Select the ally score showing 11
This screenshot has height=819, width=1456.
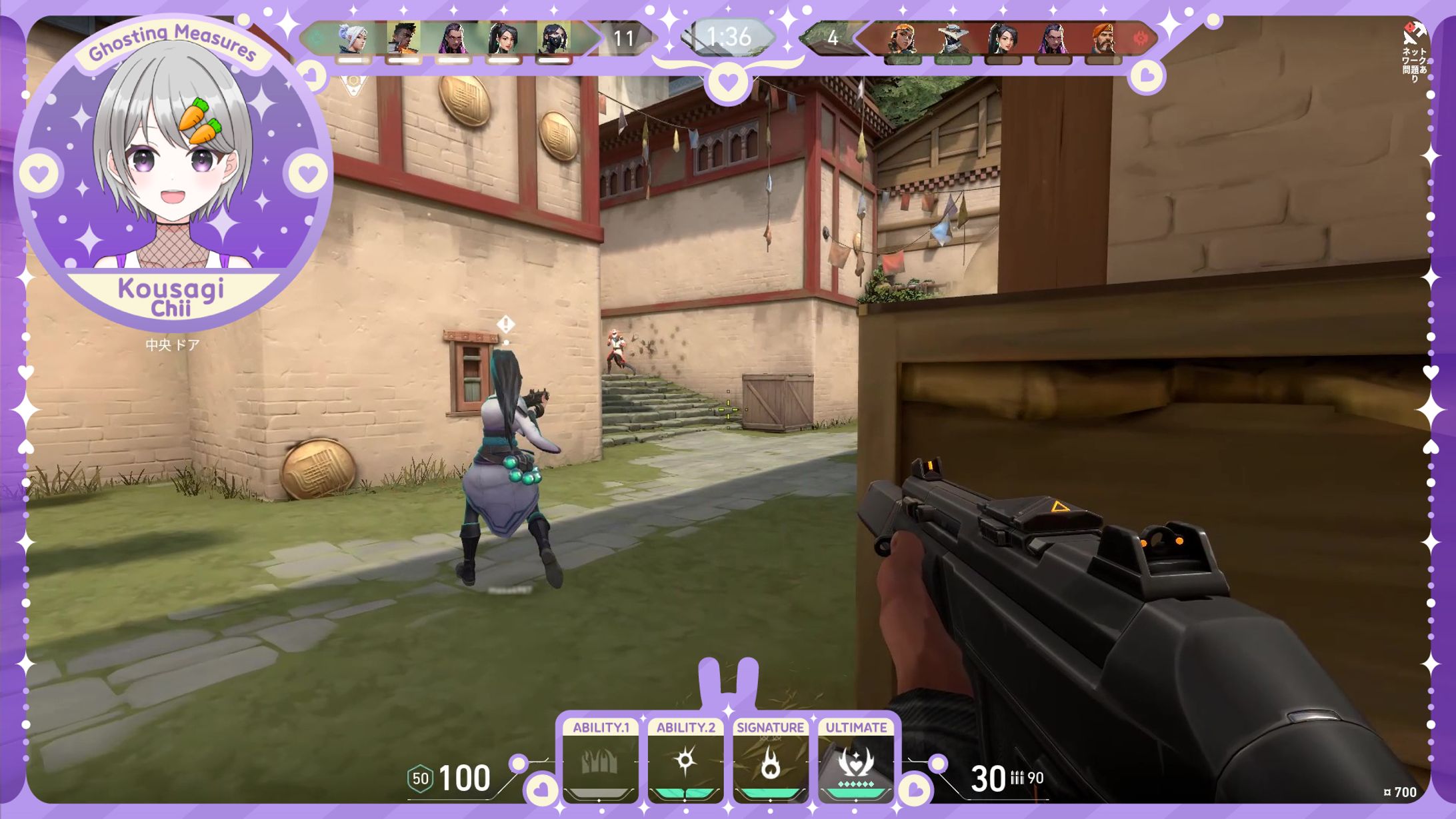(x=625, y=39)
